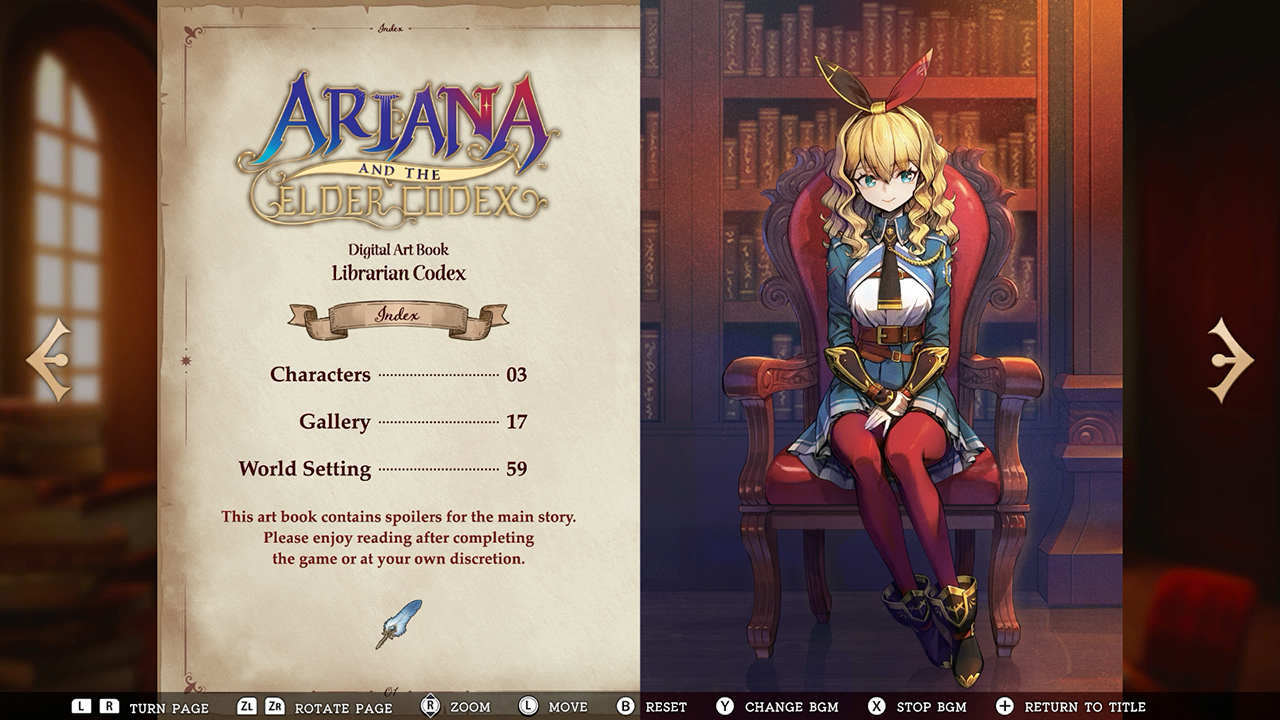Click the Librarian Codex heading

pos(397,272)
